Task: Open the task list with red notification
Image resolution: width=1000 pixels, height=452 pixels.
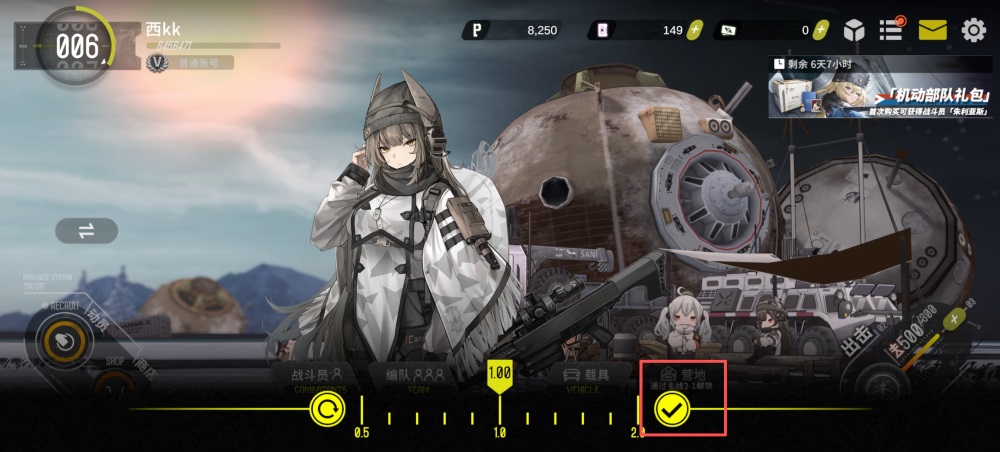Action: click(x=891, y=29)
